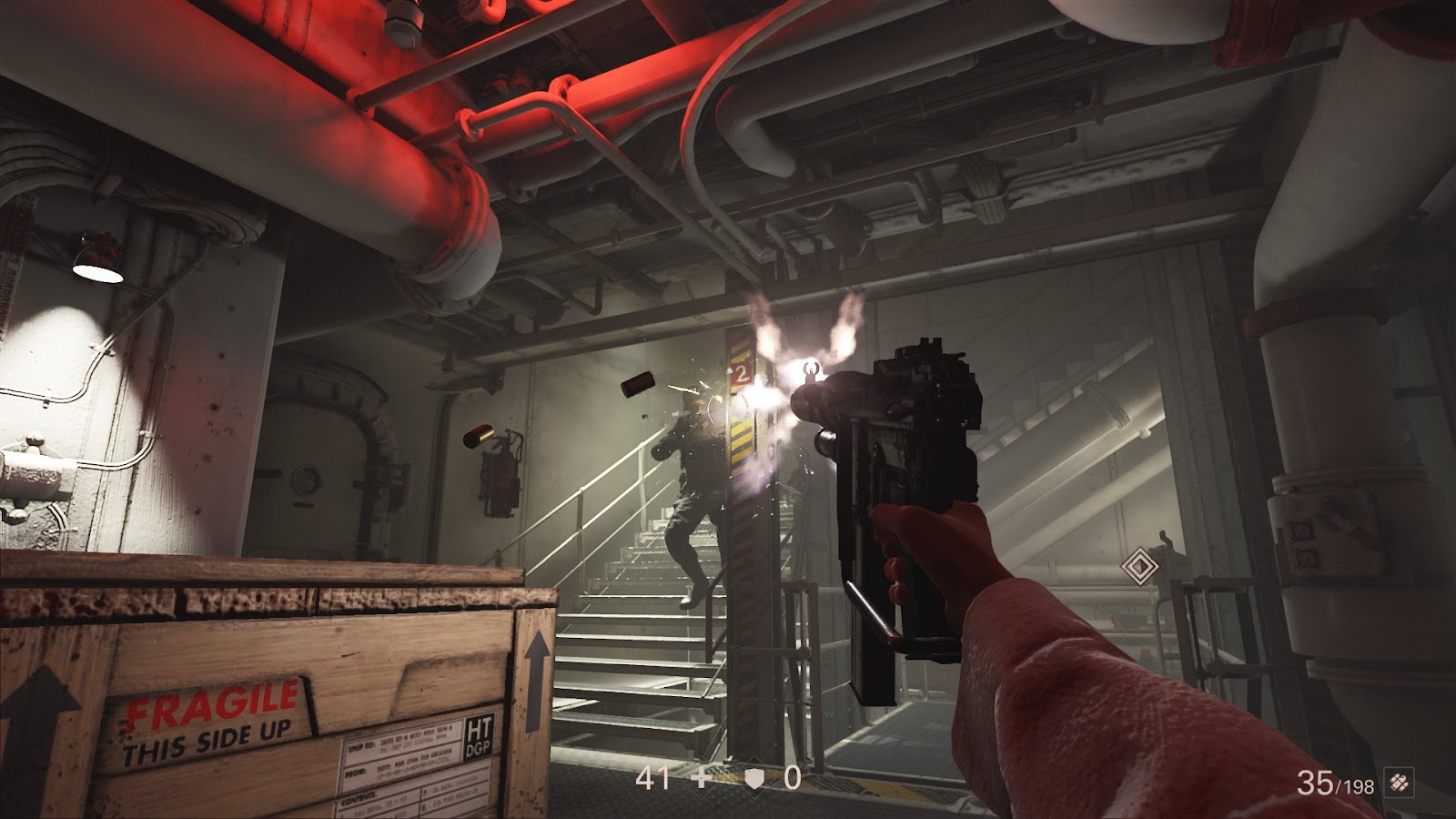Click the diamond objective waypoint marker

tap(1137, 567)
